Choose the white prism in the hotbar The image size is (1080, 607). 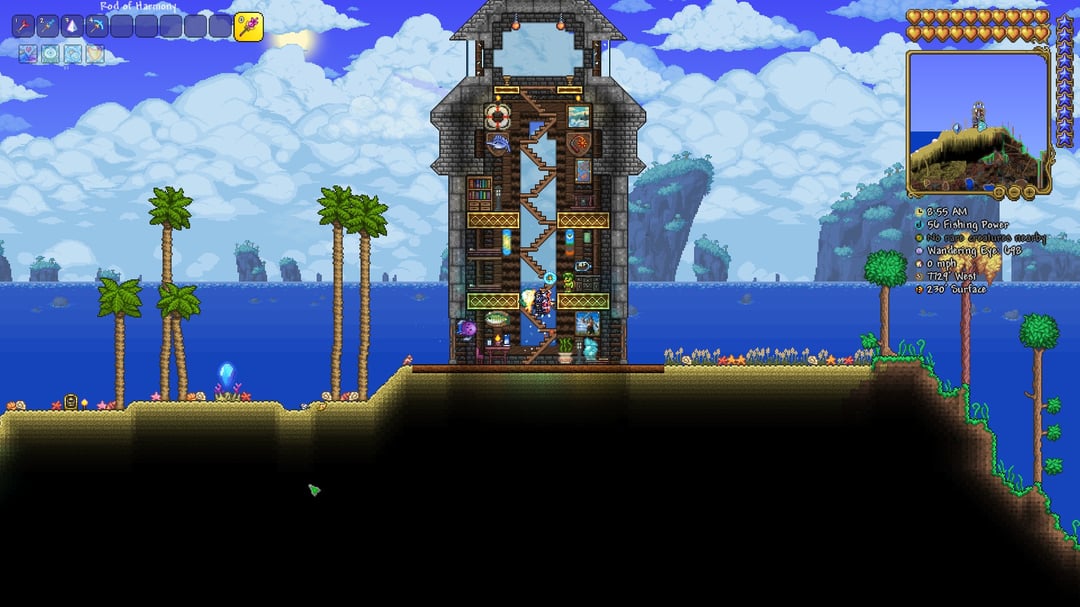pyautogui.click(x=73, y=27)
